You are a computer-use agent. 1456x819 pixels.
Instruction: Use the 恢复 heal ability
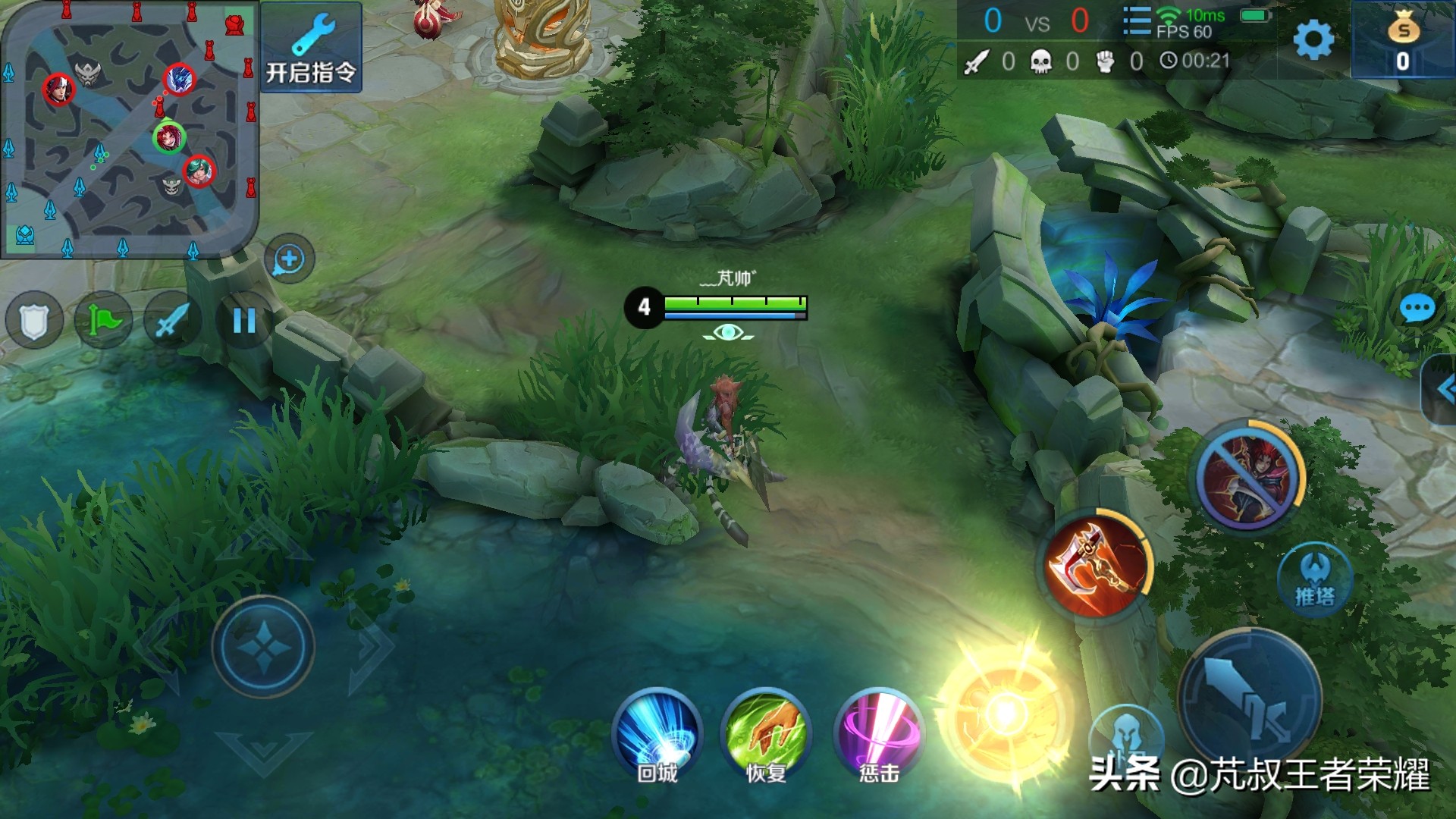pos(766,733)
